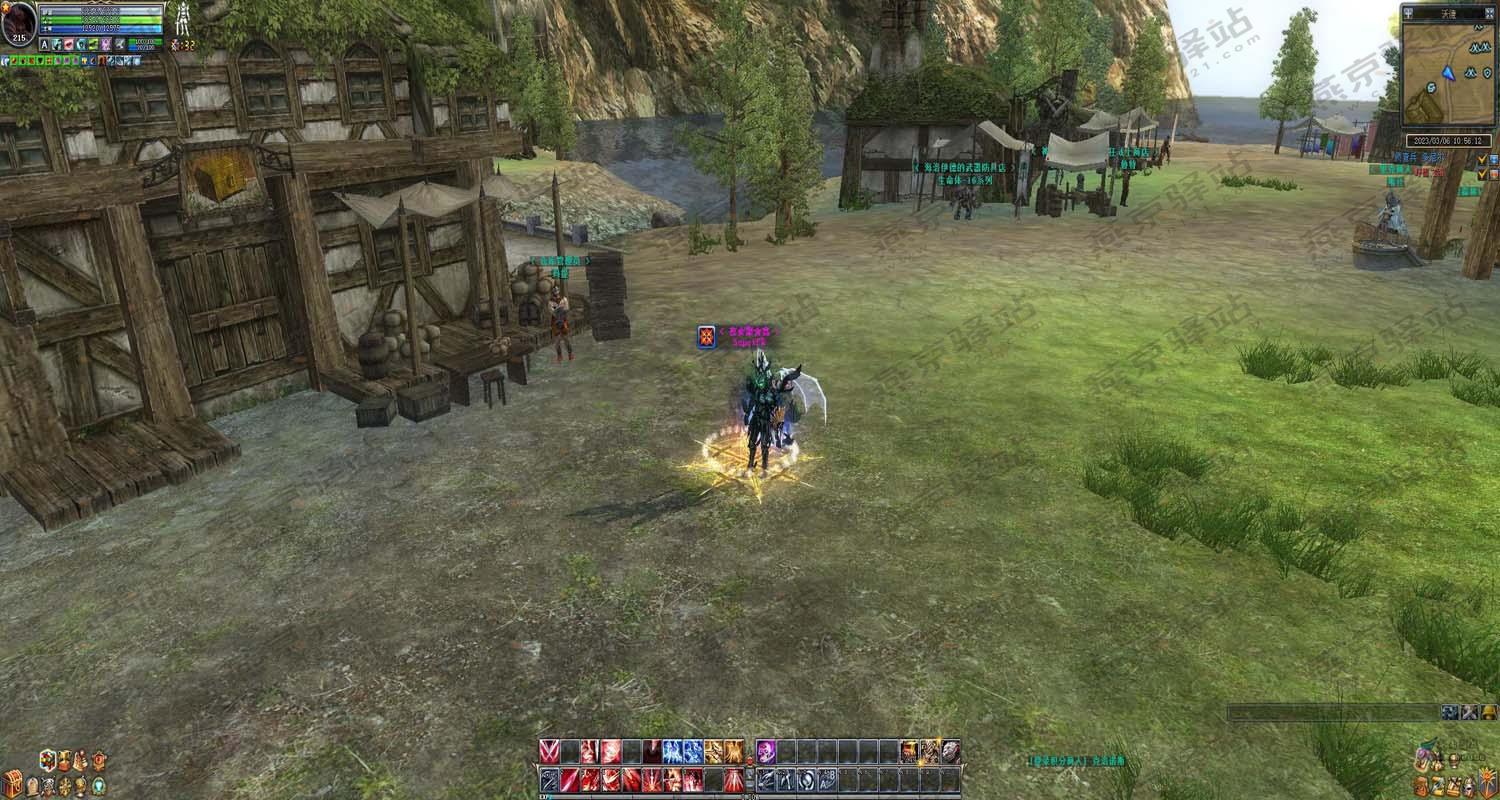Trigger the skill marked with A and B letters
This screenshot has height=800, width=1500.
point(827,779)
